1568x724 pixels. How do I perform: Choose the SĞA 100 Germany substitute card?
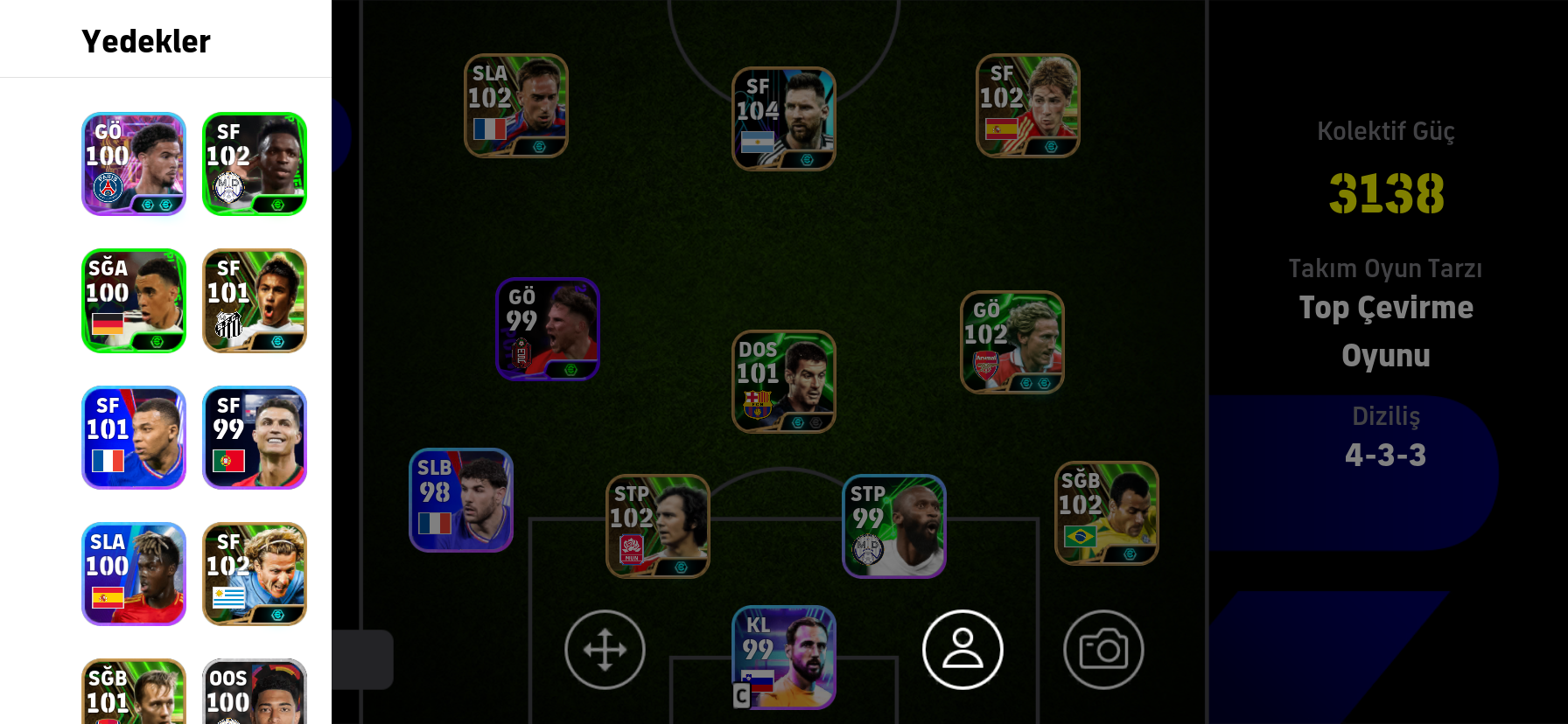(x=134, y=301)
